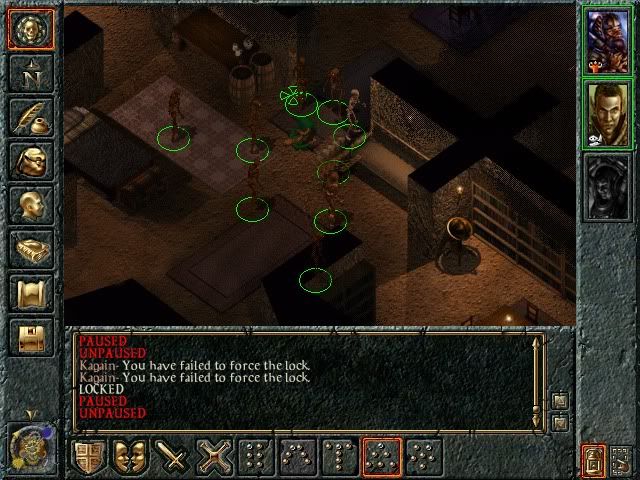Open the journal via the quill icon

(30, 117)
